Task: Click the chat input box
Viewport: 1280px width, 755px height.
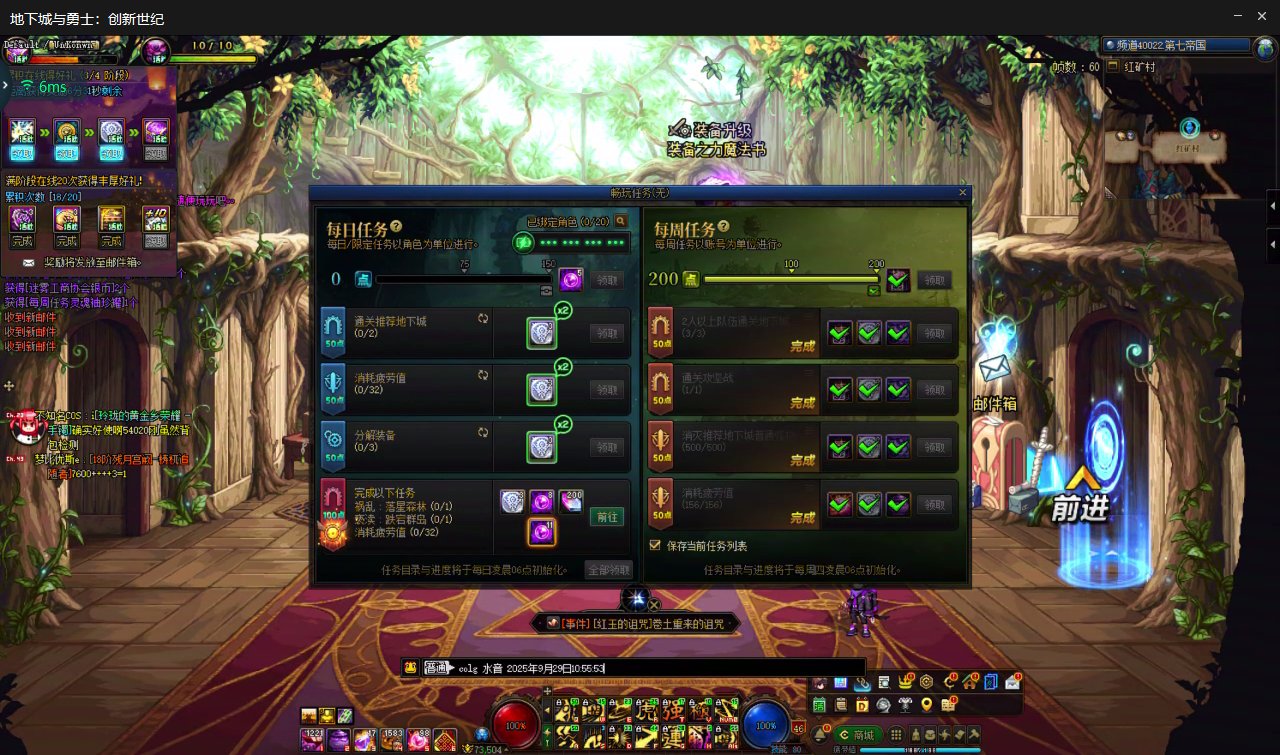Action: (x=700, y=668)
